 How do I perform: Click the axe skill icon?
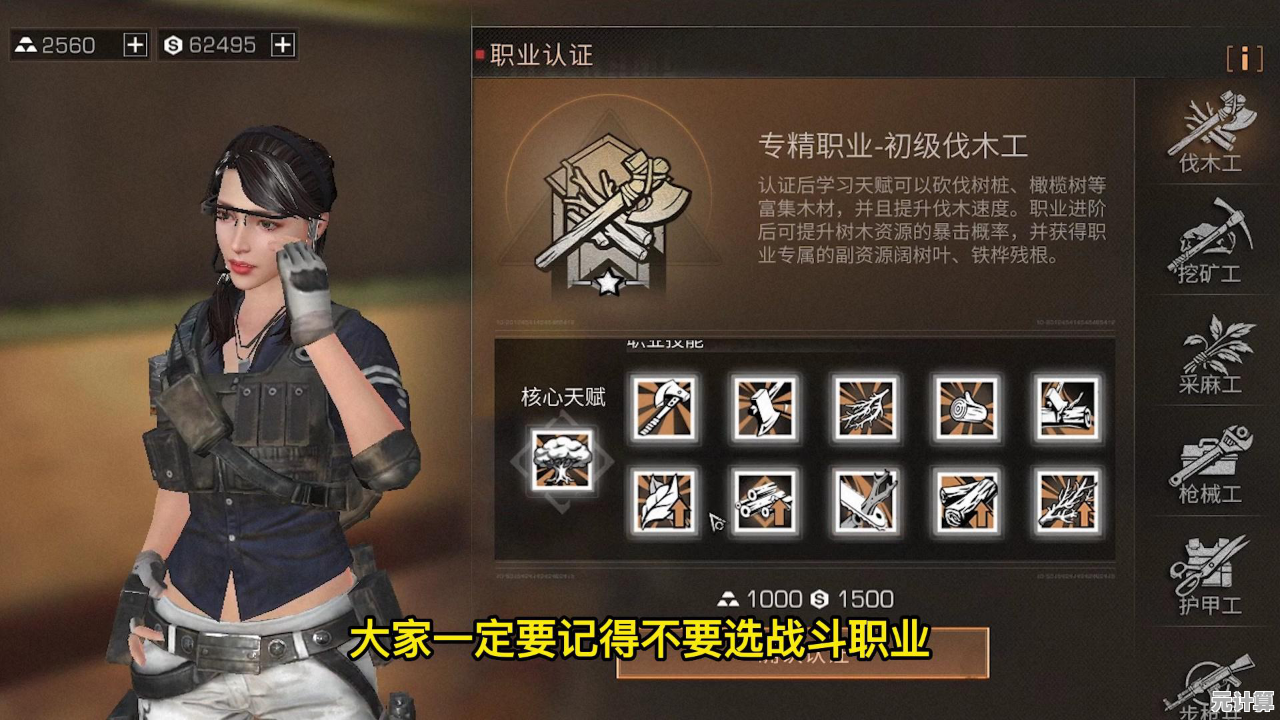pos(663,408)
